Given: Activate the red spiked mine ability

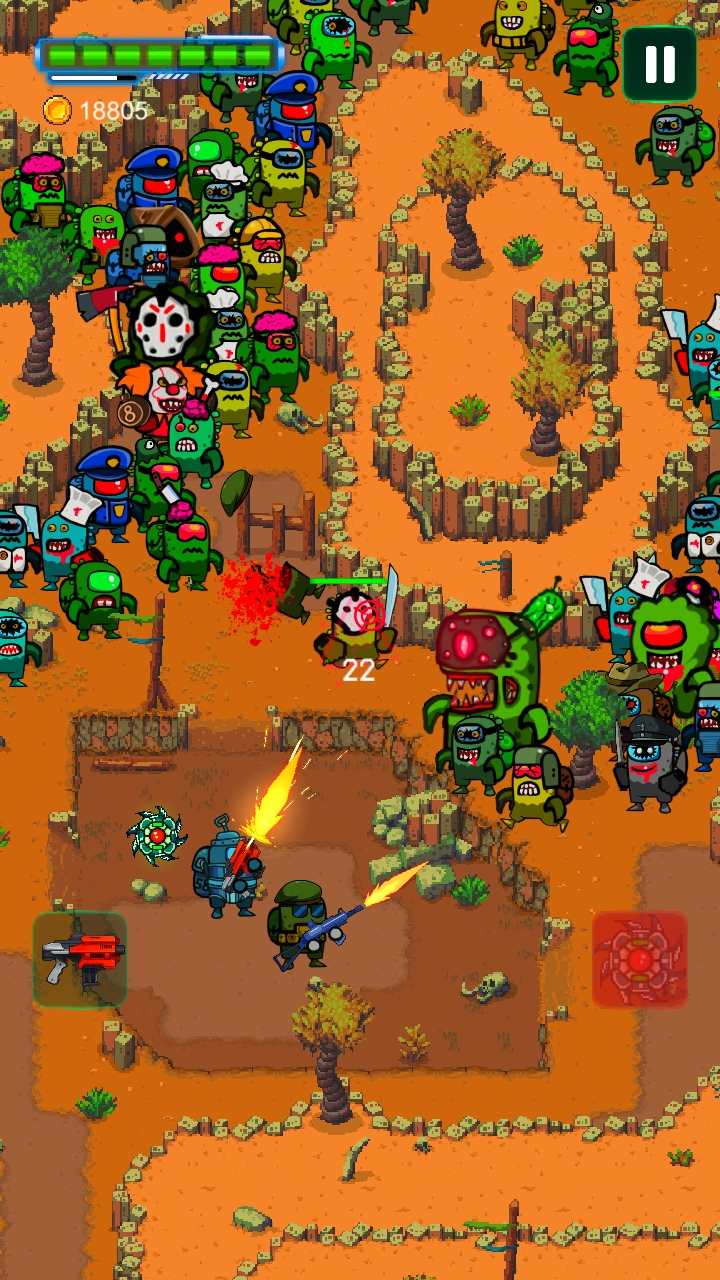Looking at the screenshot, I should [640, 960].
